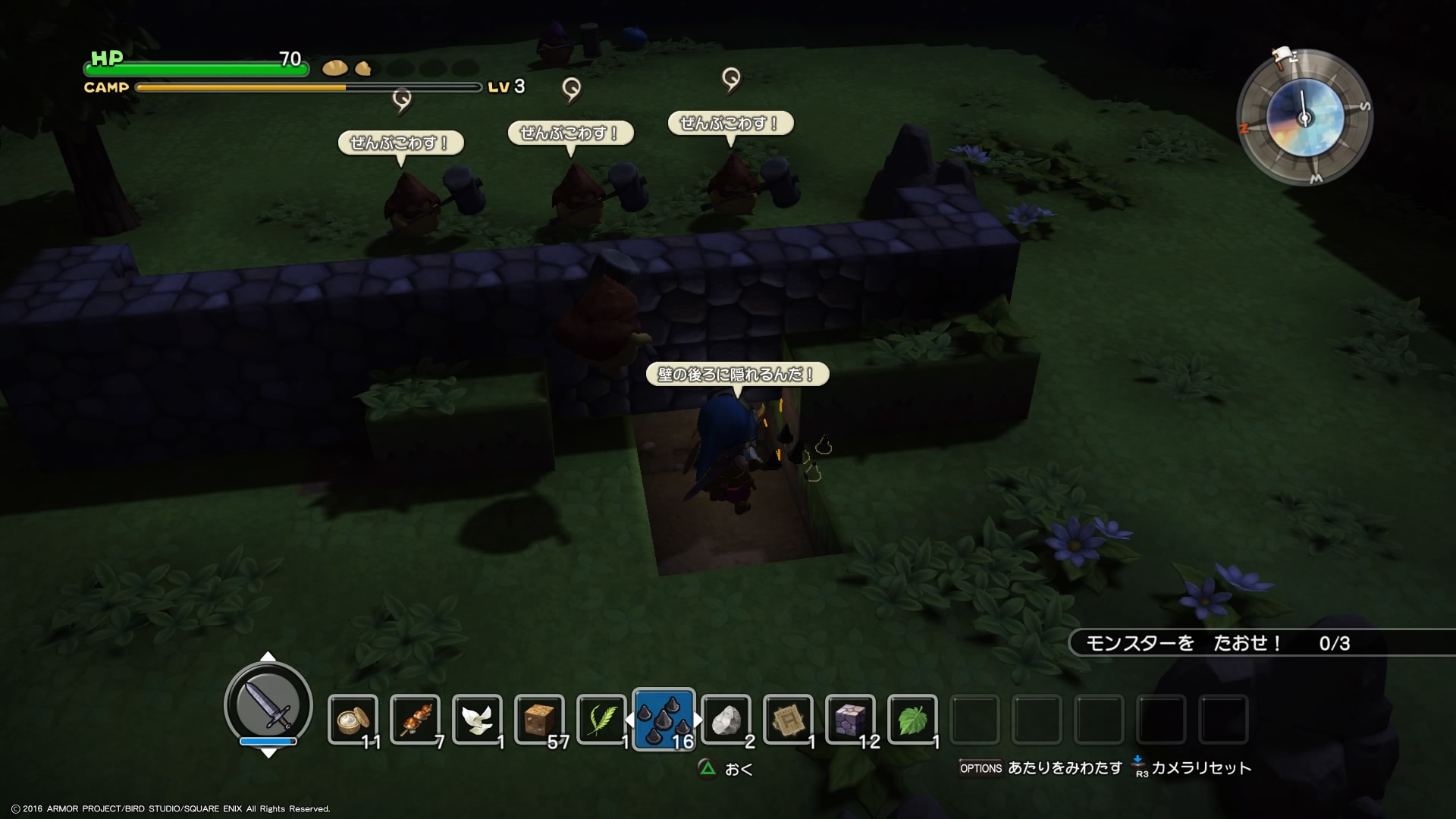Select the earth block stack of 57
The height and width of the screenshot is (819, 1456).
click(x=539, y=719)
